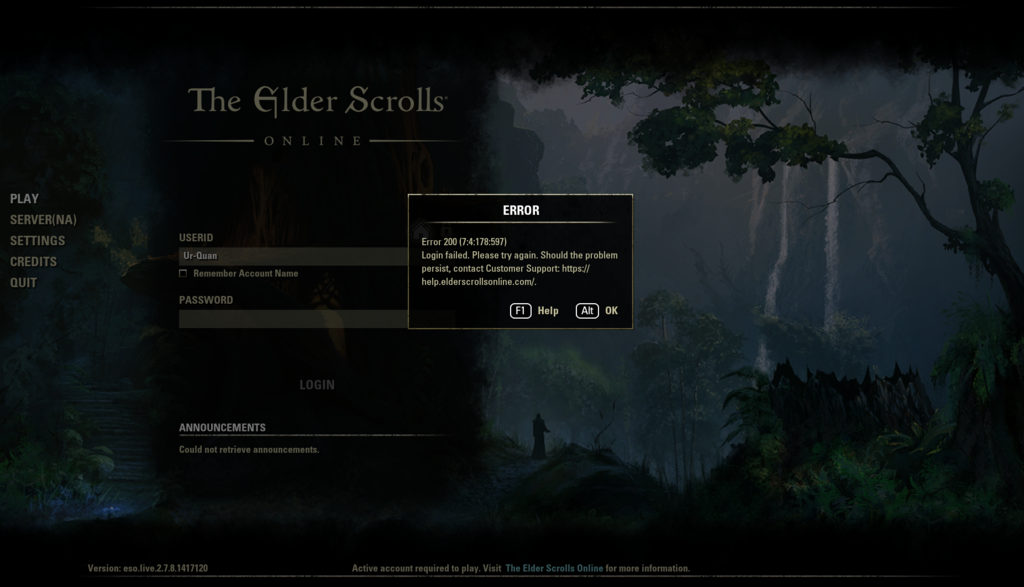Open Help from the error dialog
The width and height of the screenshot is (1024, 587).
(535, 311)
